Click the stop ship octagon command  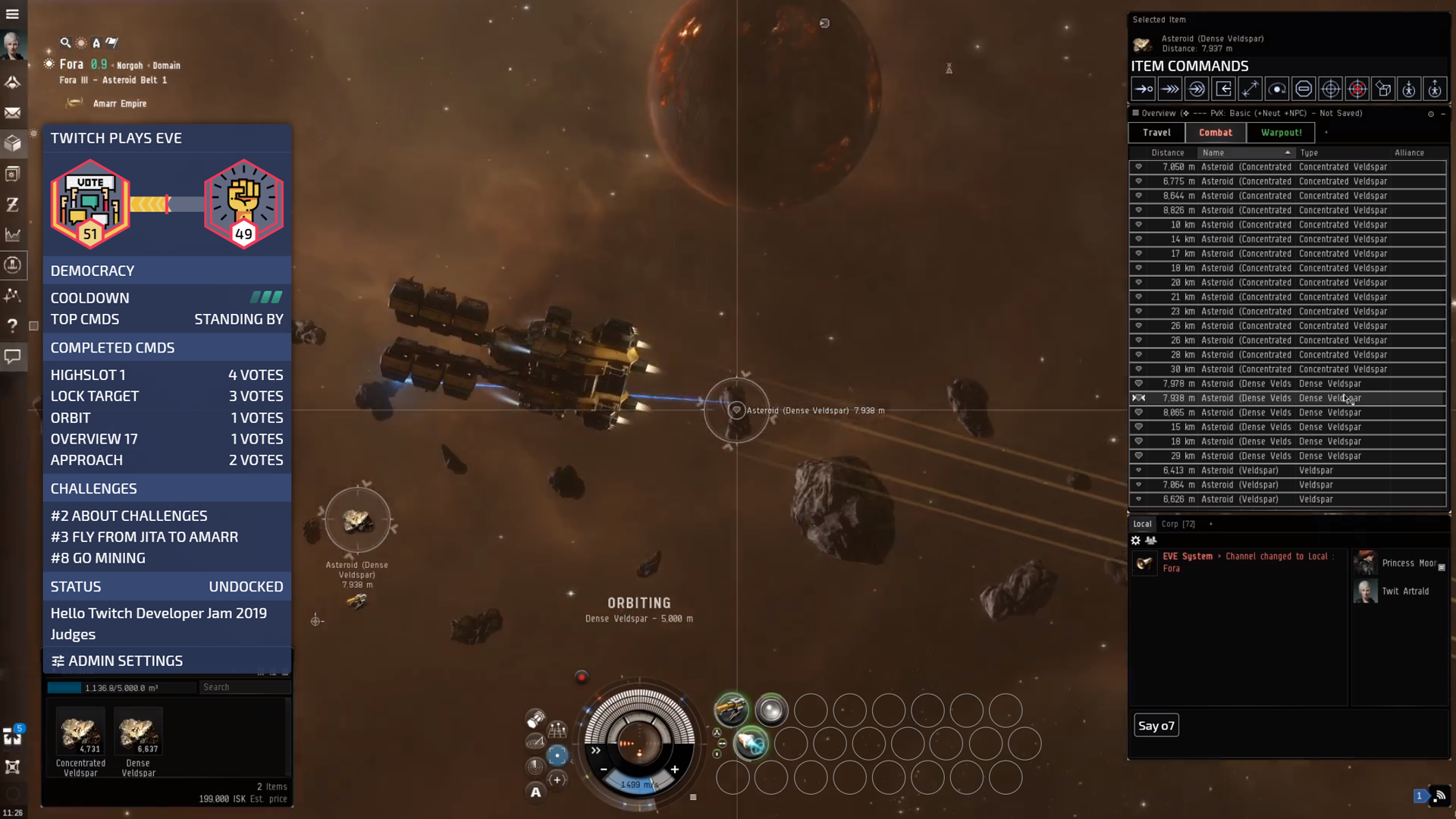coord(1304,89)
